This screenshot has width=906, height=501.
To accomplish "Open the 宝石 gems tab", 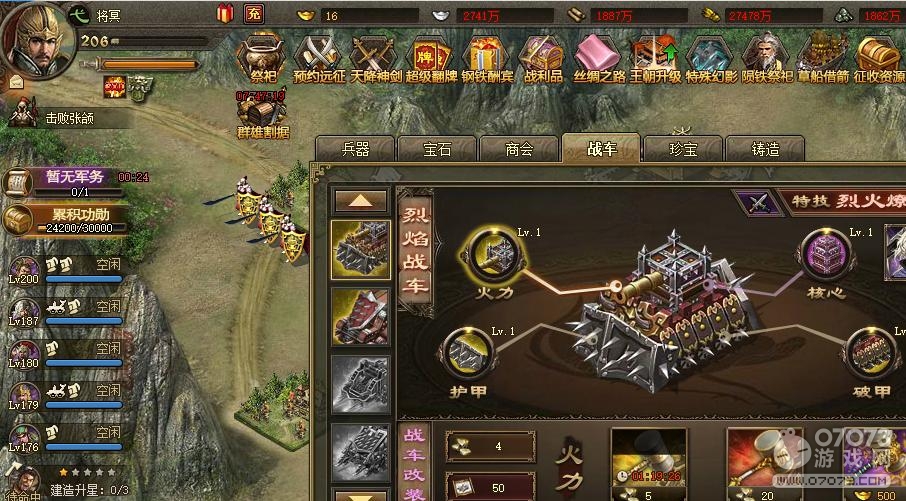I will pos(437,149).
